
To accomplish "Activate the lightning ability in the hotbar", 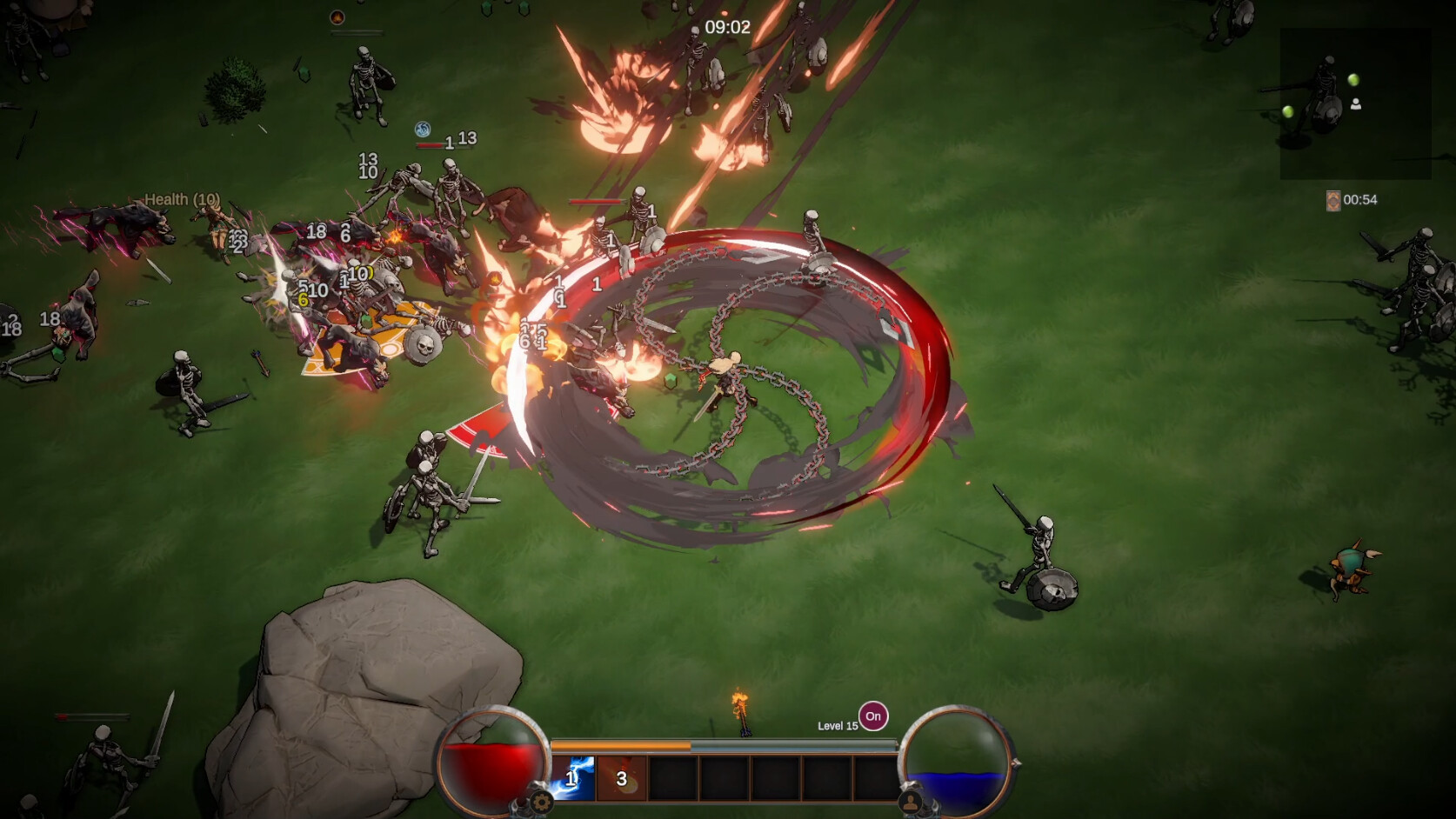I will [572, 778].
